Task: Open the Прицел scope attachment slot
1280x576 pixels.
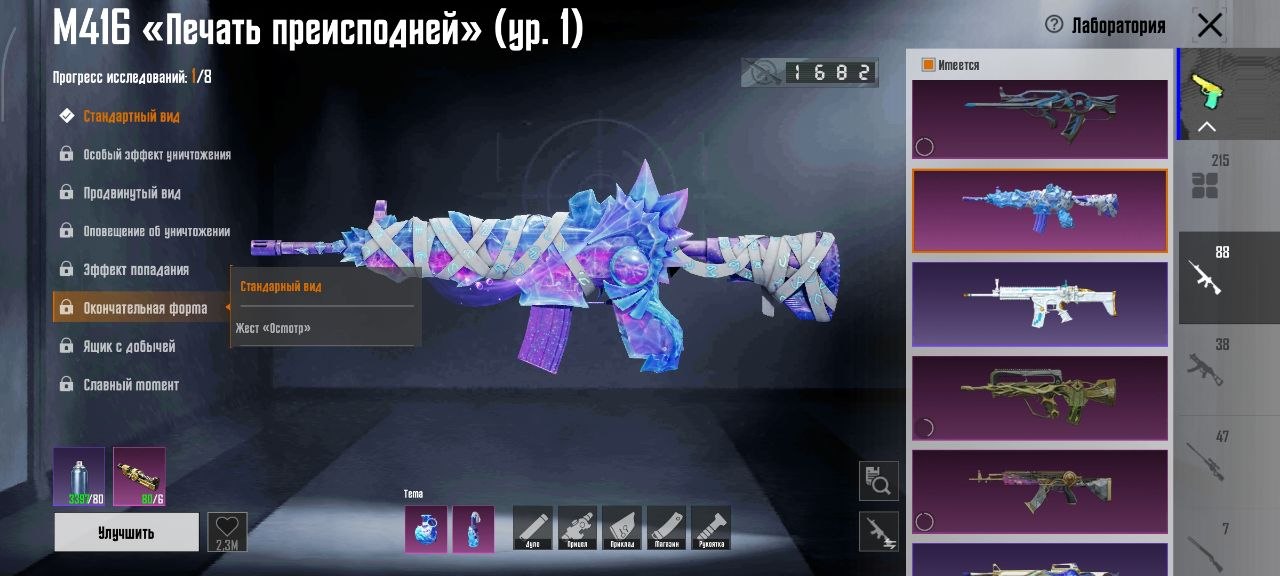Action: [x=577, y=527]
